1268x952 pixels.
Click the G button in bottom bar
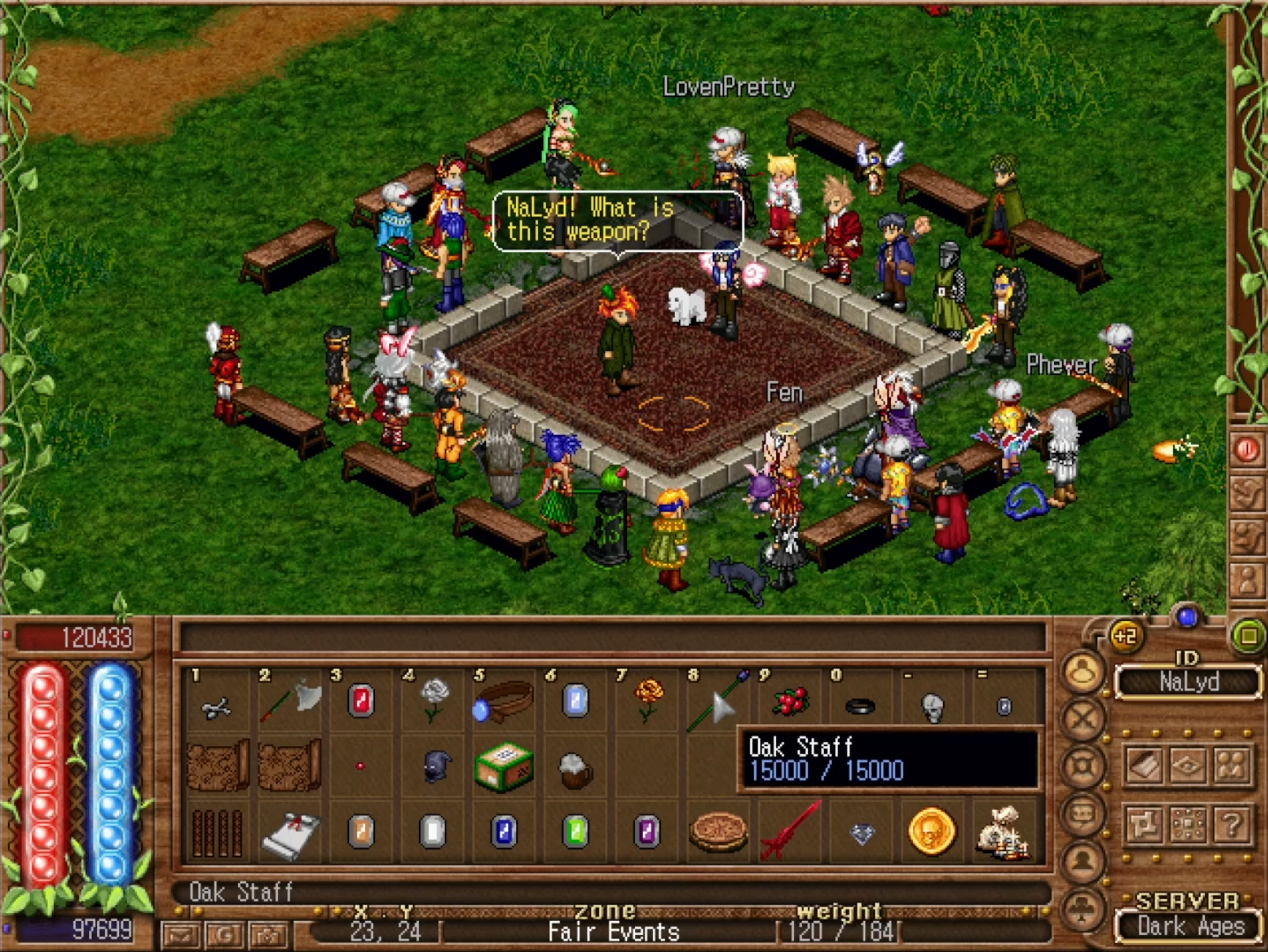click(224, 934)
